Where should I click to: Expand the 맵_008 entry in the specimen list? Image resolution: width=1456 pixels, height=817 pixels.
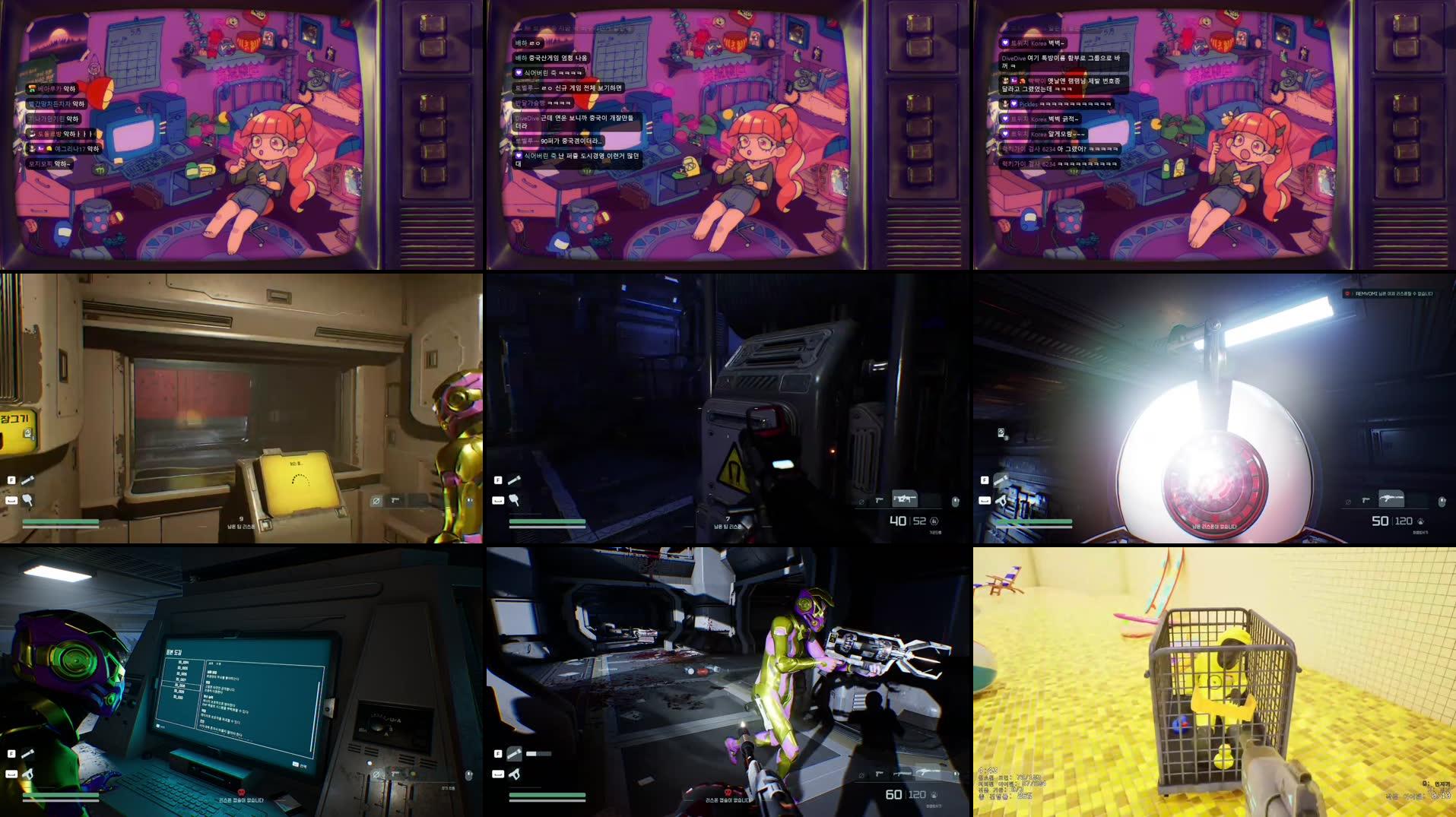pos(180,686)
